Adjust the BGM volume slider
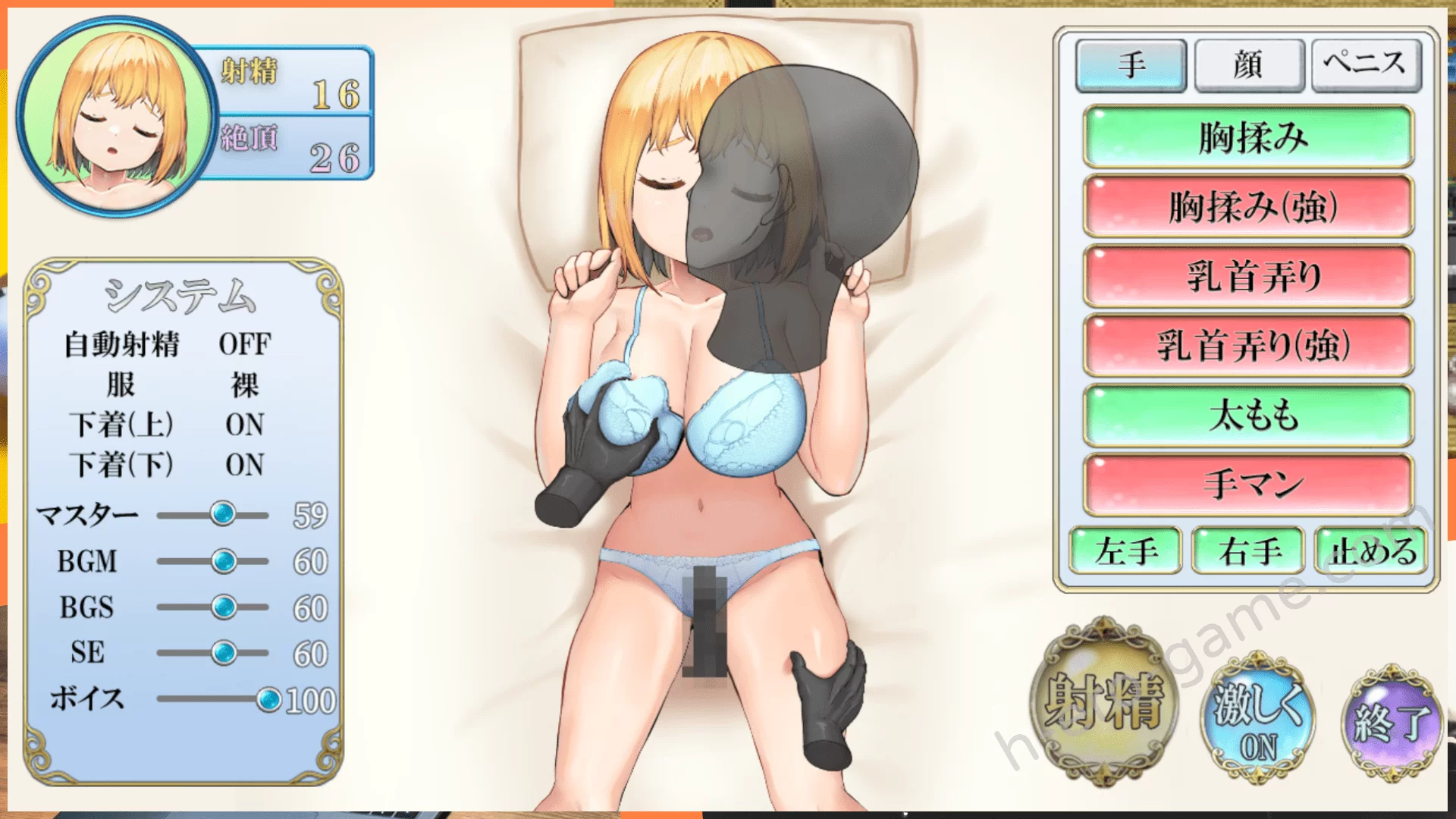 224,561
